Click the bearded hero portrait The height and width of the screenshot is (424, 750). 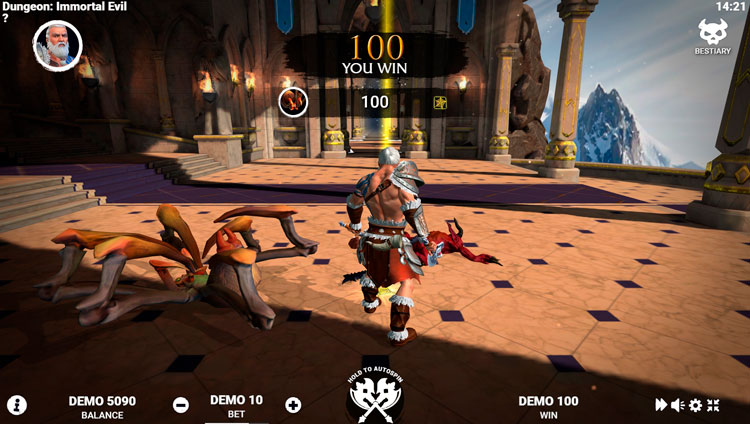pyautogui.click(x=57, y=46)
